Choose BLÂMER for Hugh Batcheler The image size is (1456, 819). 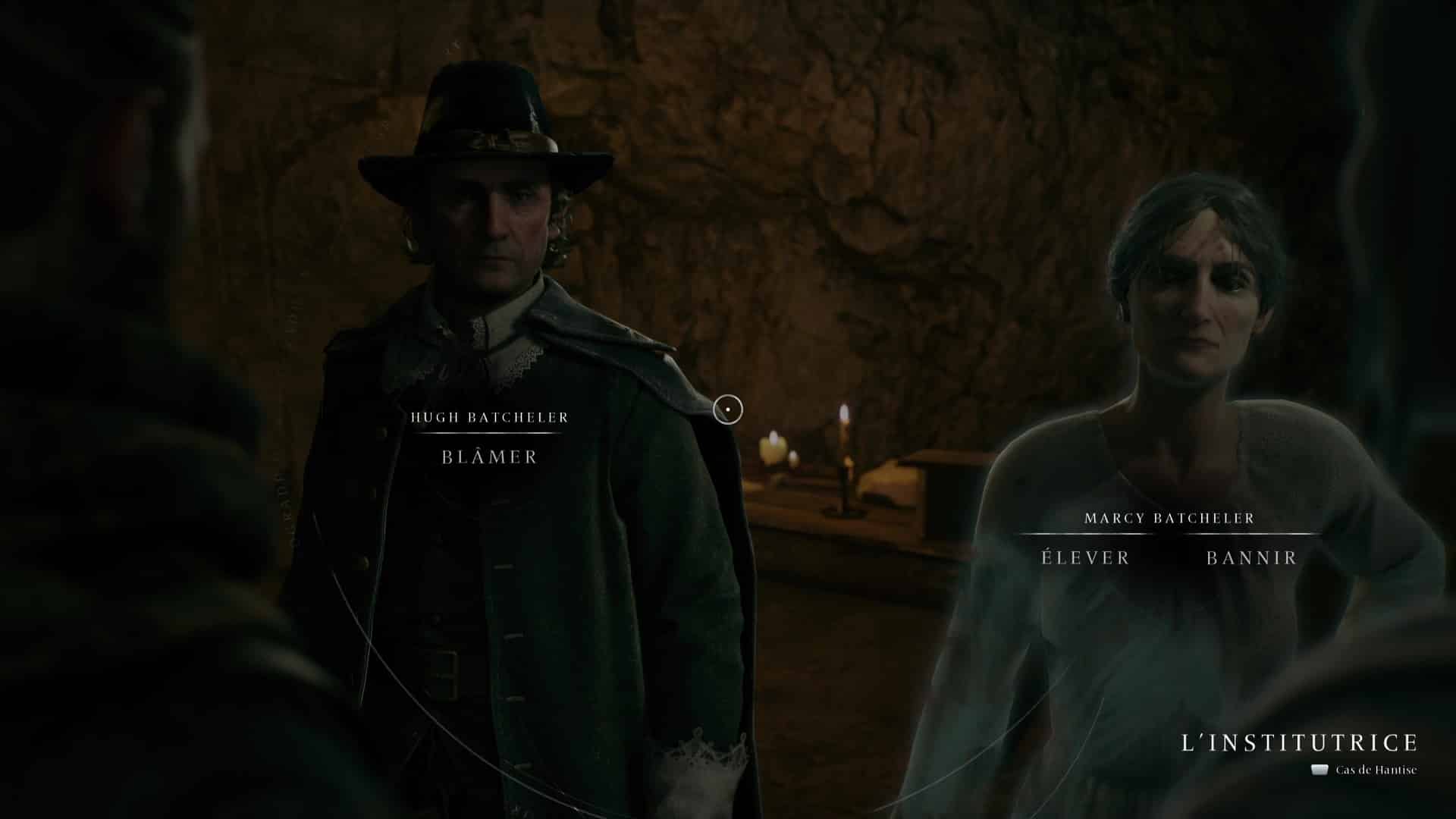(x=489, y=457)
